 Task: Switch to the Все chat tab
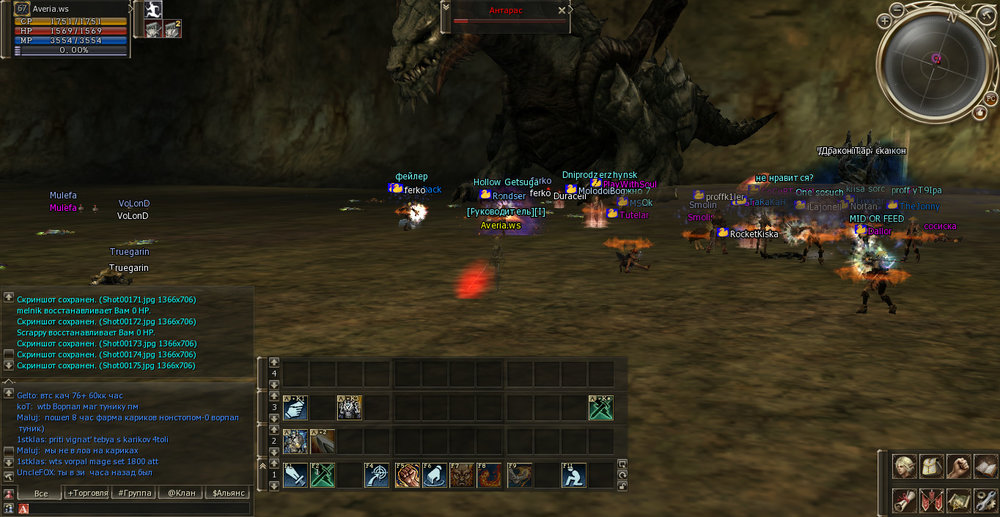click(x=40, y=493)
